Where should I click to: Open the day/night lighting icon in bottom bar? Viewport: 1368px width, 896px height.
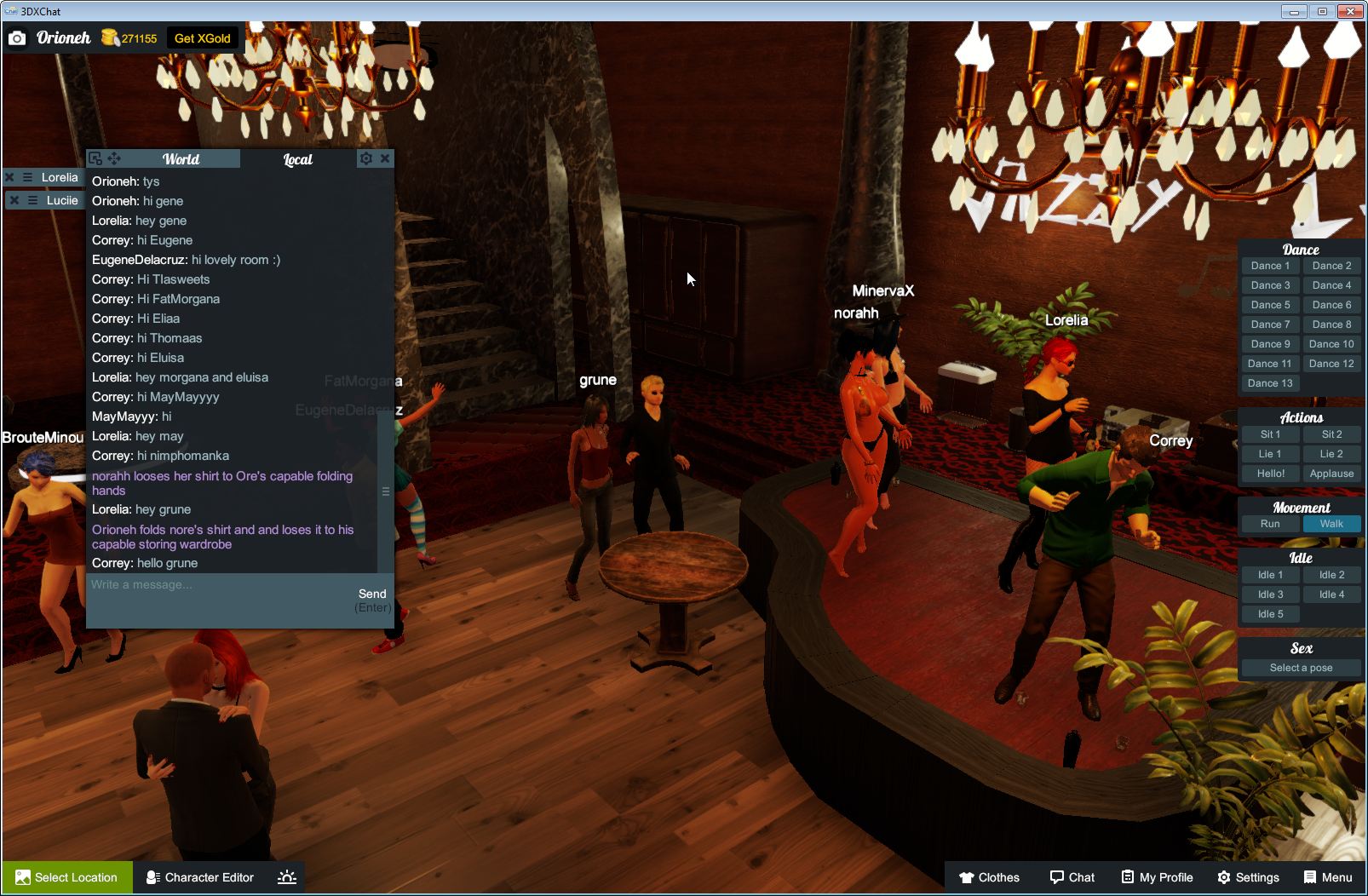tap(287, 877)
